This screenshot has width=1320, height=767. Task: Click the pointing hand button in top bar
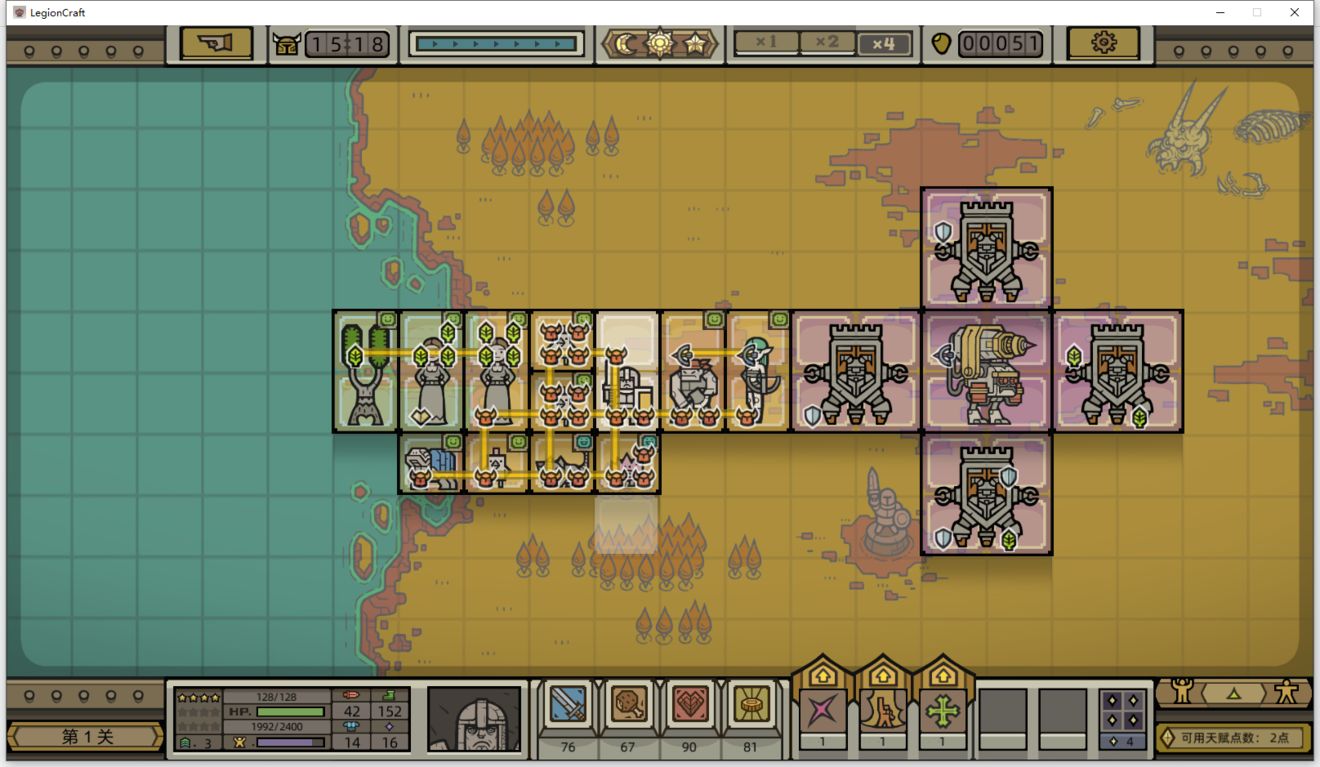tap(216, 43)
